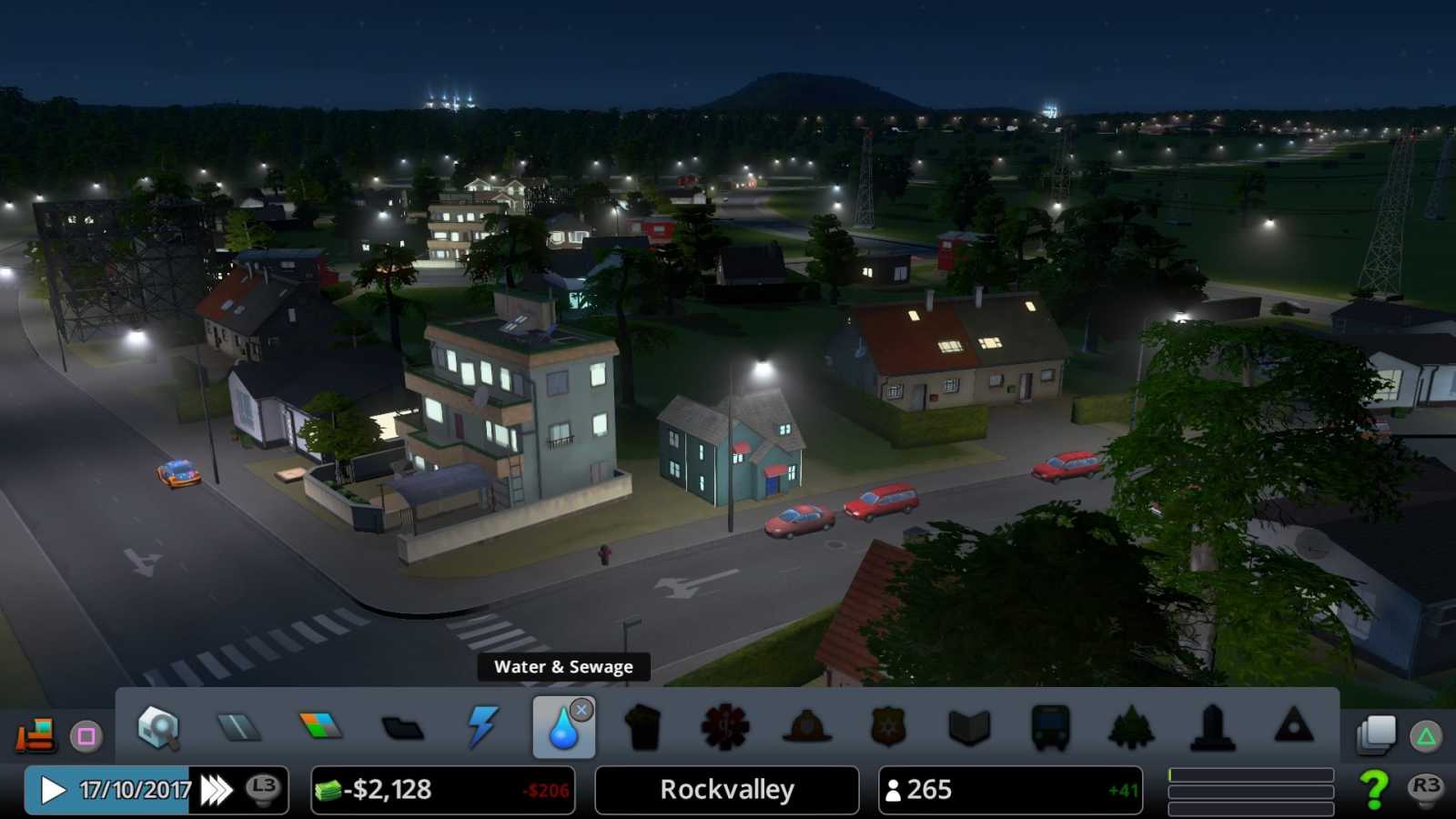
Task: Select the Electricity tool
Action: (x=482, y=728)
